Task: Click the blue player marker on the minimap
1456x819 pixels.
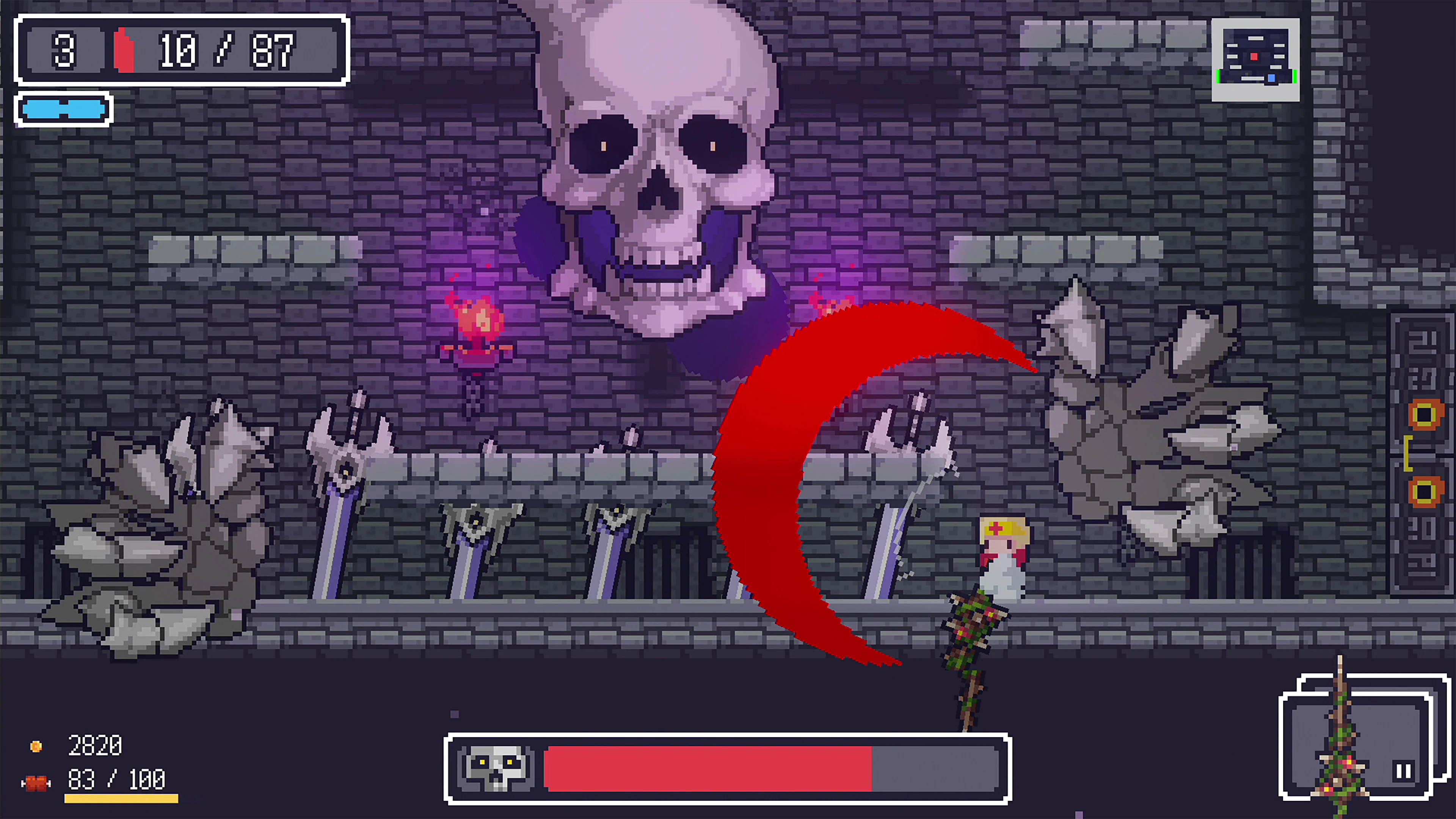Action: pos(1272,78)
